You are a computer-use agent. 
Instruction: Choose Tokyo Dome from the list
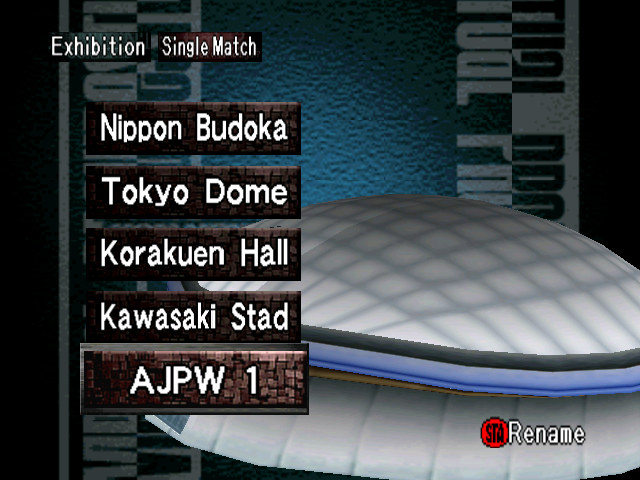click(193, 192)
